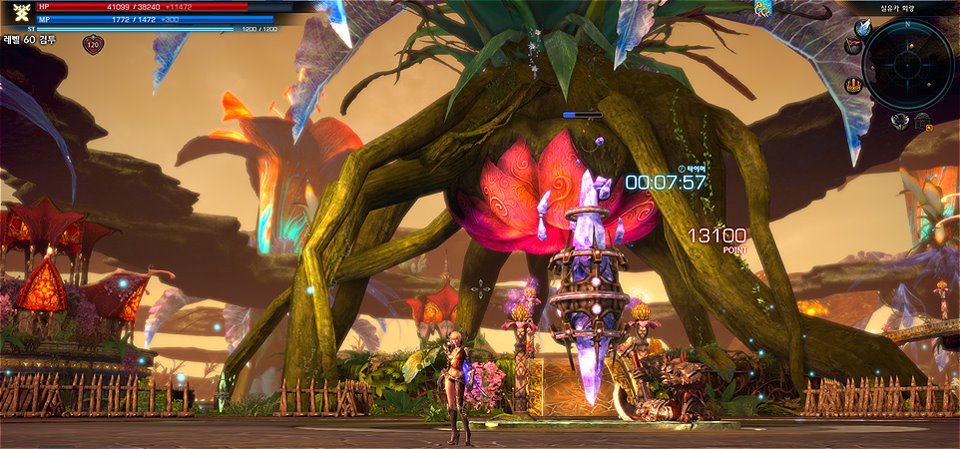
Task: Select the red heart 120 badge
Action: [93, 45]
